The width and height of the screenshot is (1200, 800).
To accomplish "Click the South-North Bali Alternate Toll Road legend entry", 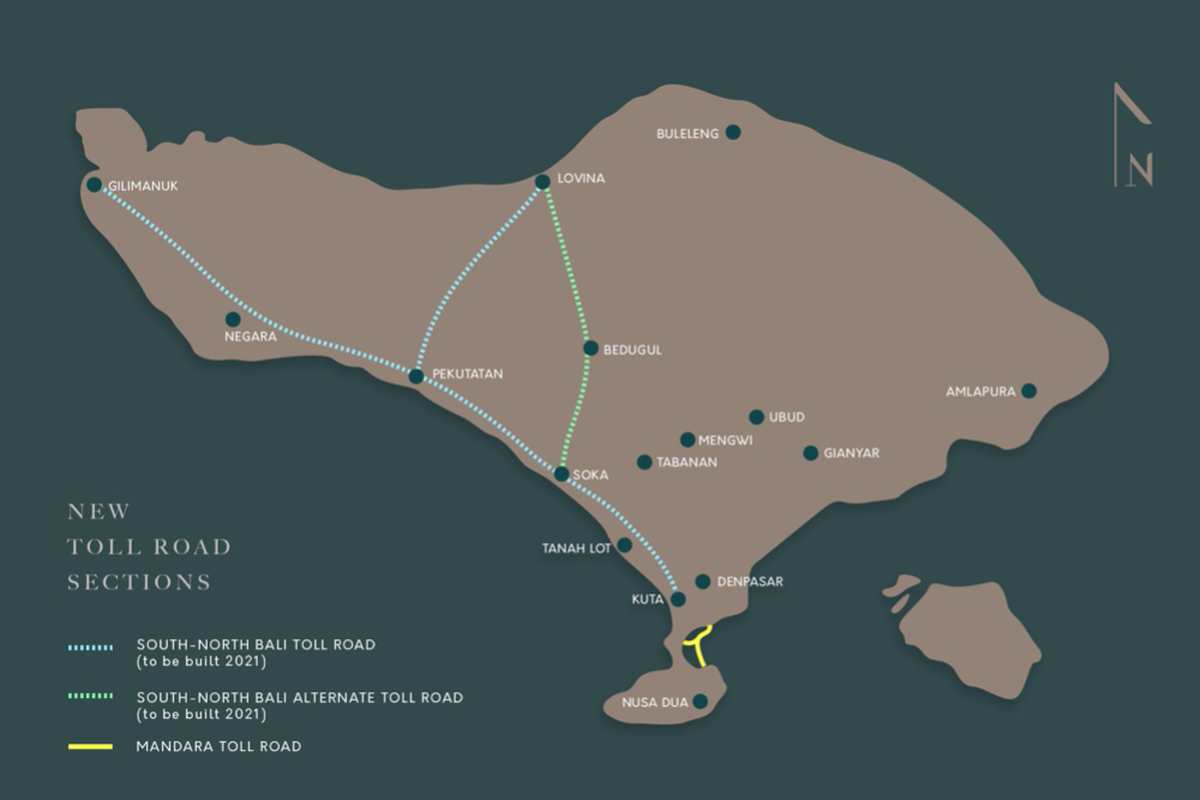I will click(x=299, y=697).
